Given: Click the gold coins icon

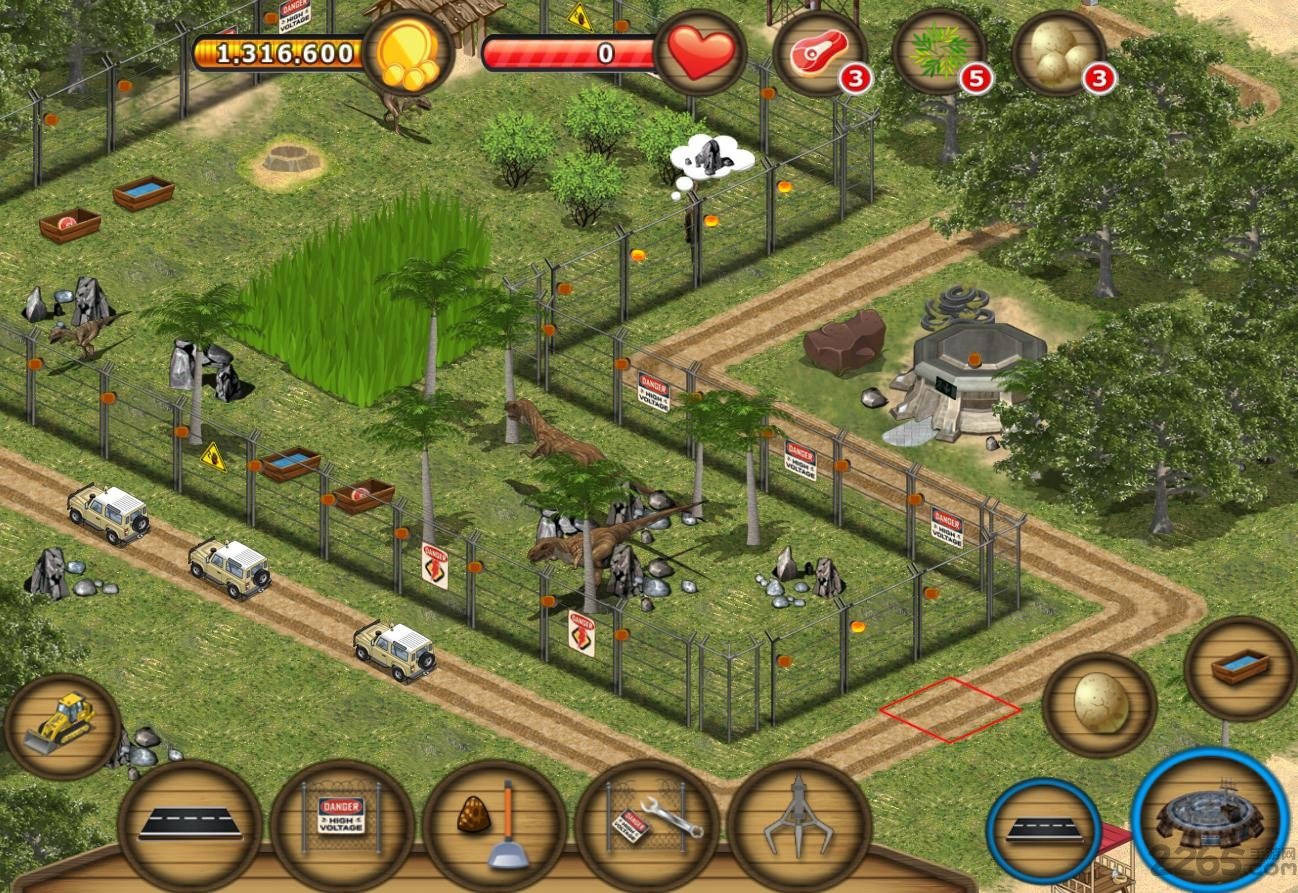Looking at the screenshot, I should [x=408, y=53].
